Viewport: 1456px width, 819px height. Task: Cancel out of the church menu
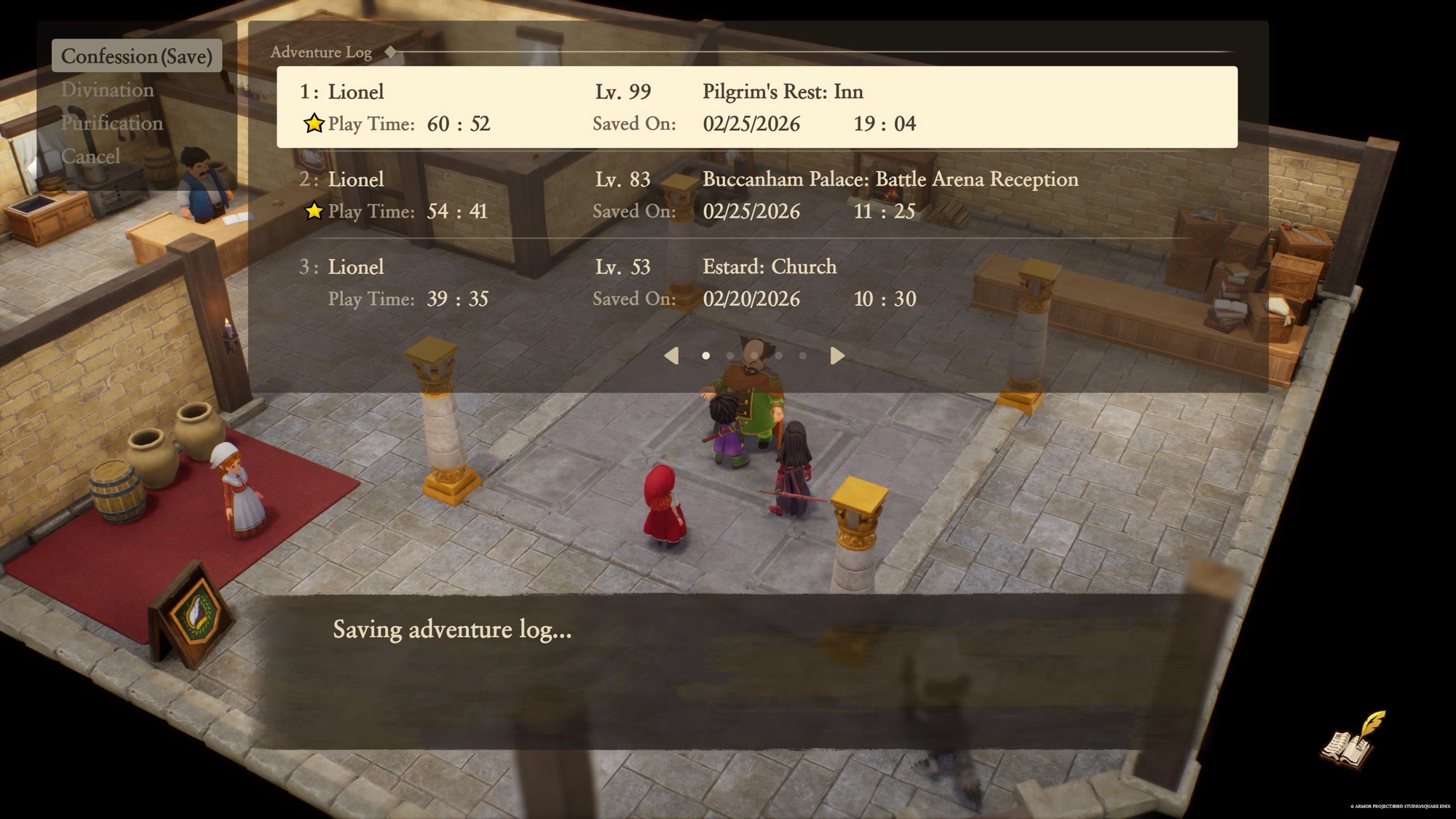click(90, 157)
